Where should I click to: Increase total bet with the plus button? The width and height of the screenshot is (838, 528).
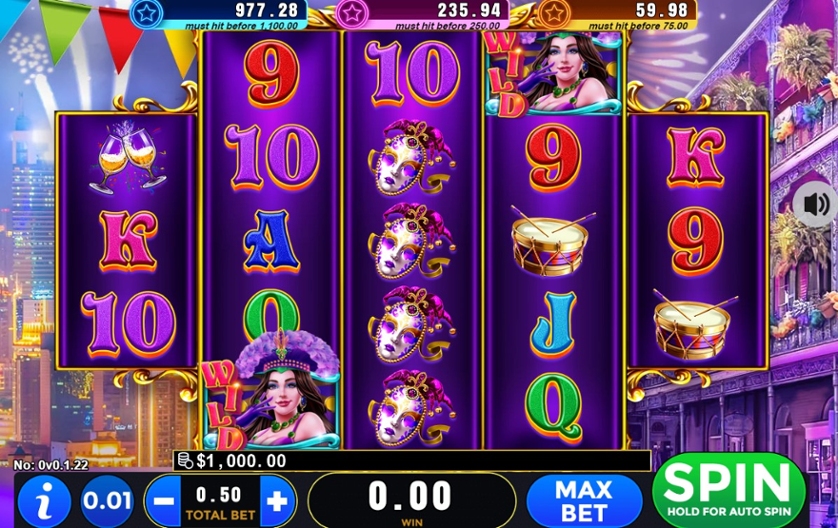(278, 500)
